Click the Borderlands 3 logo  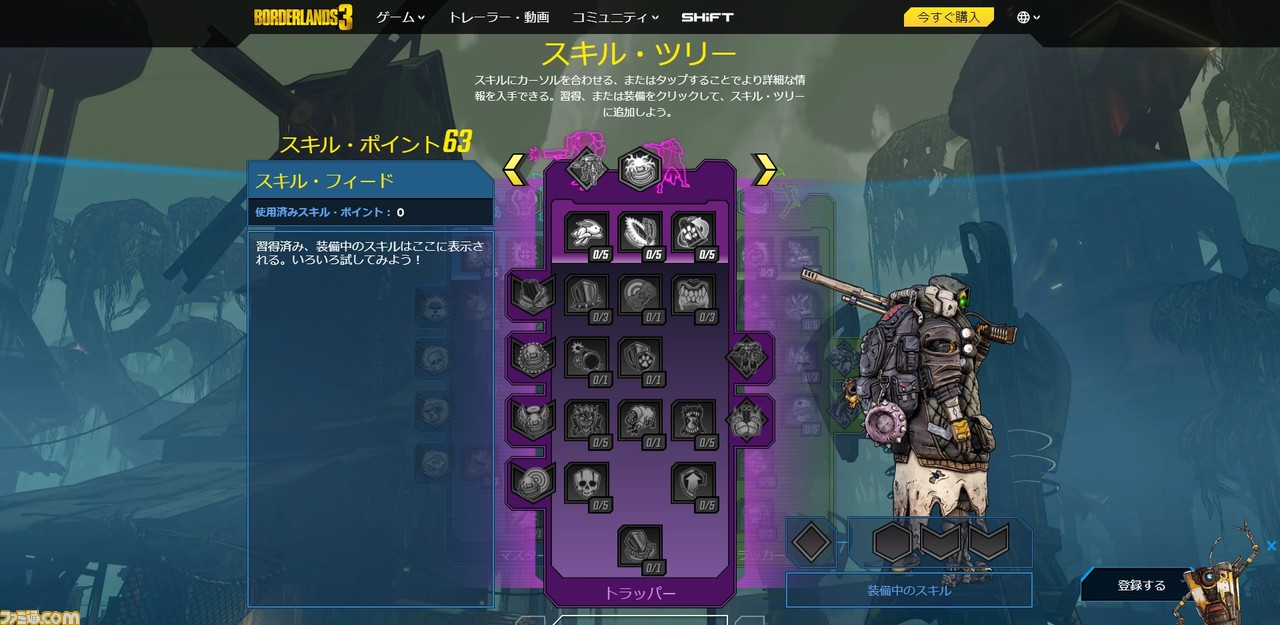pyautogui.click(x=303, y=17)
